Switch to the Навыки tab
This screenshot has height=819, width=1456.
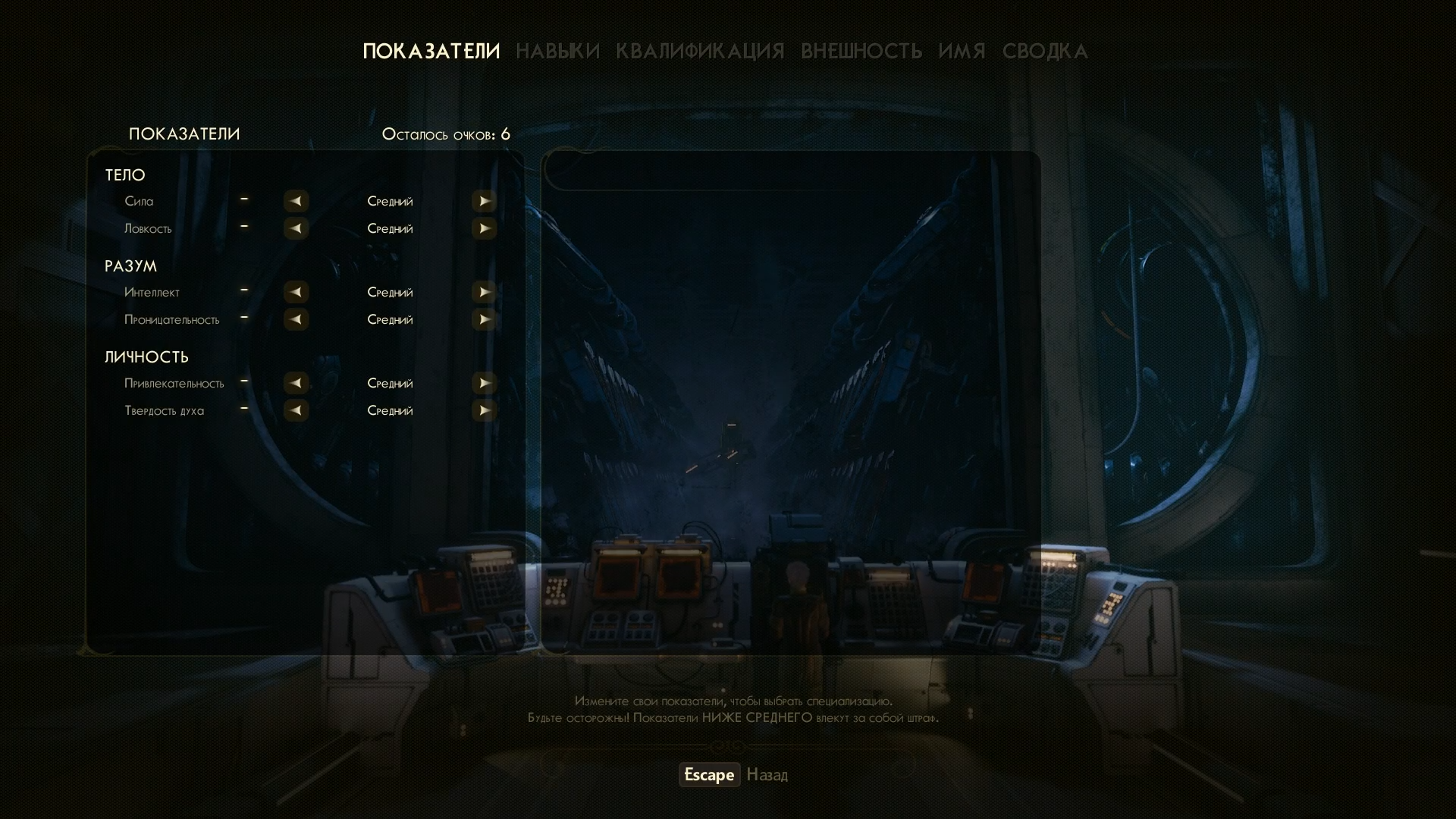tap(557, 51)
